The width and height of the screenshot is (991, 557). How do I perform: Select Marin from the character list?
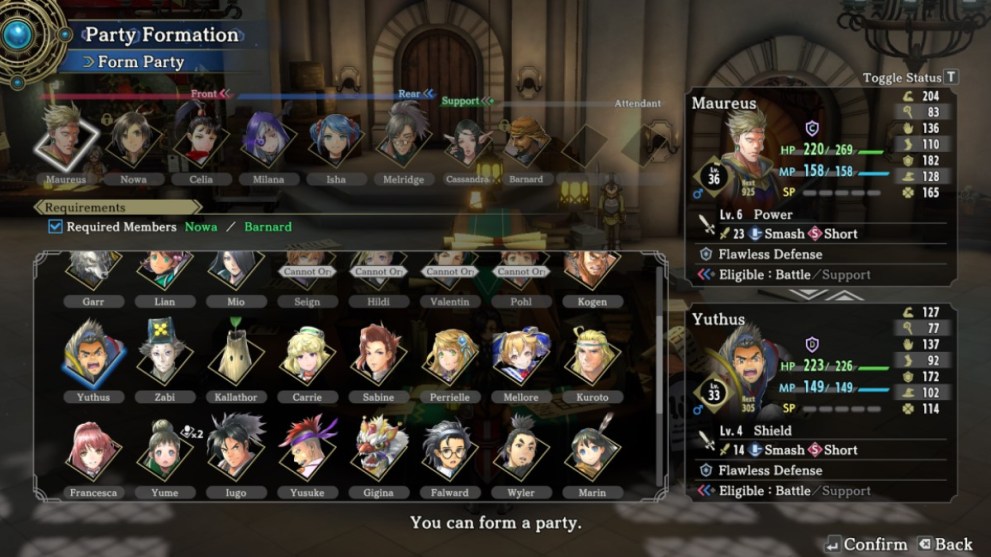592,451
